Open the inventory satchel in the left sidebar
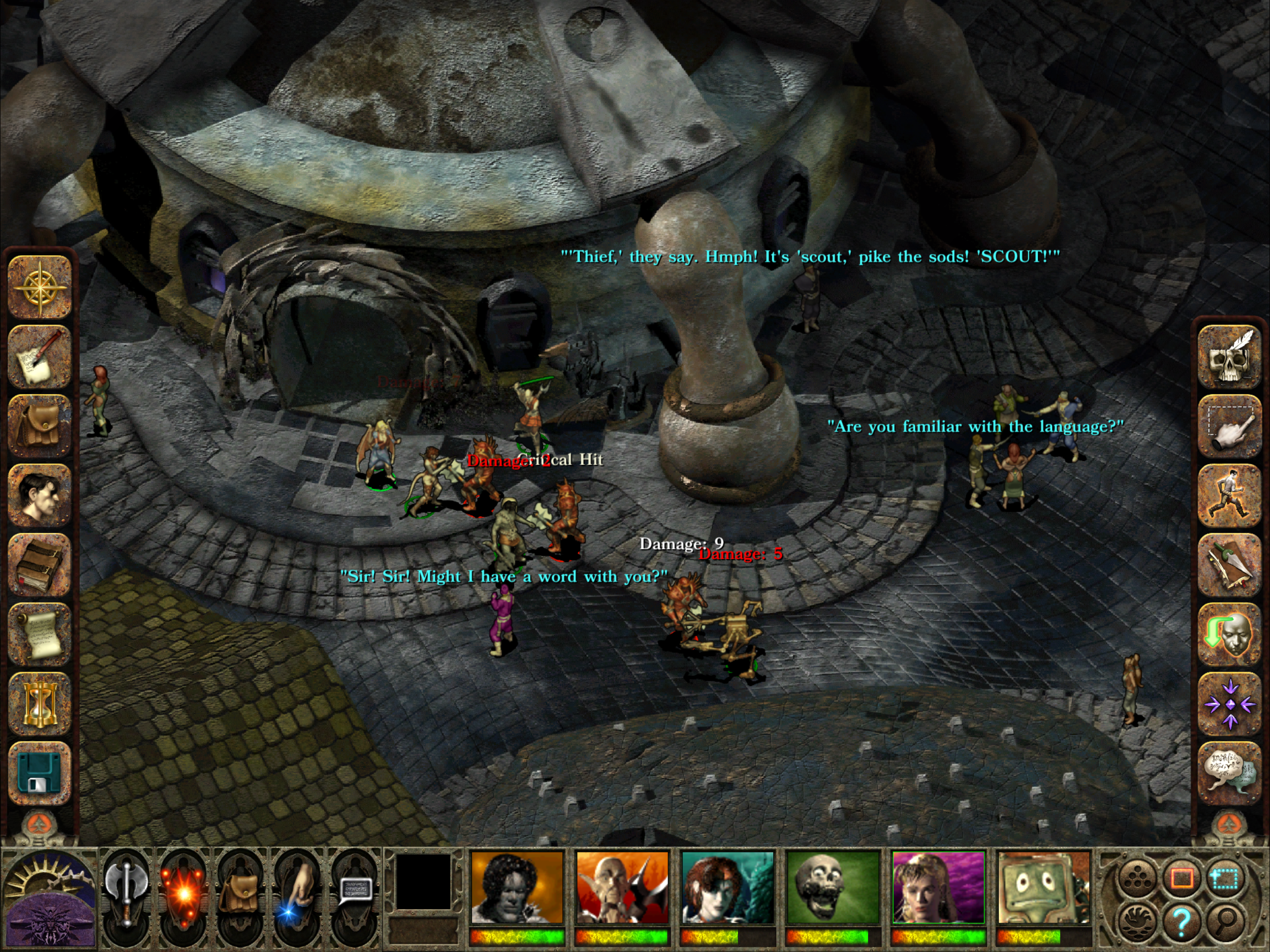Image resolution: width=1270 pixels, height=952 pixels. (39, 426)
